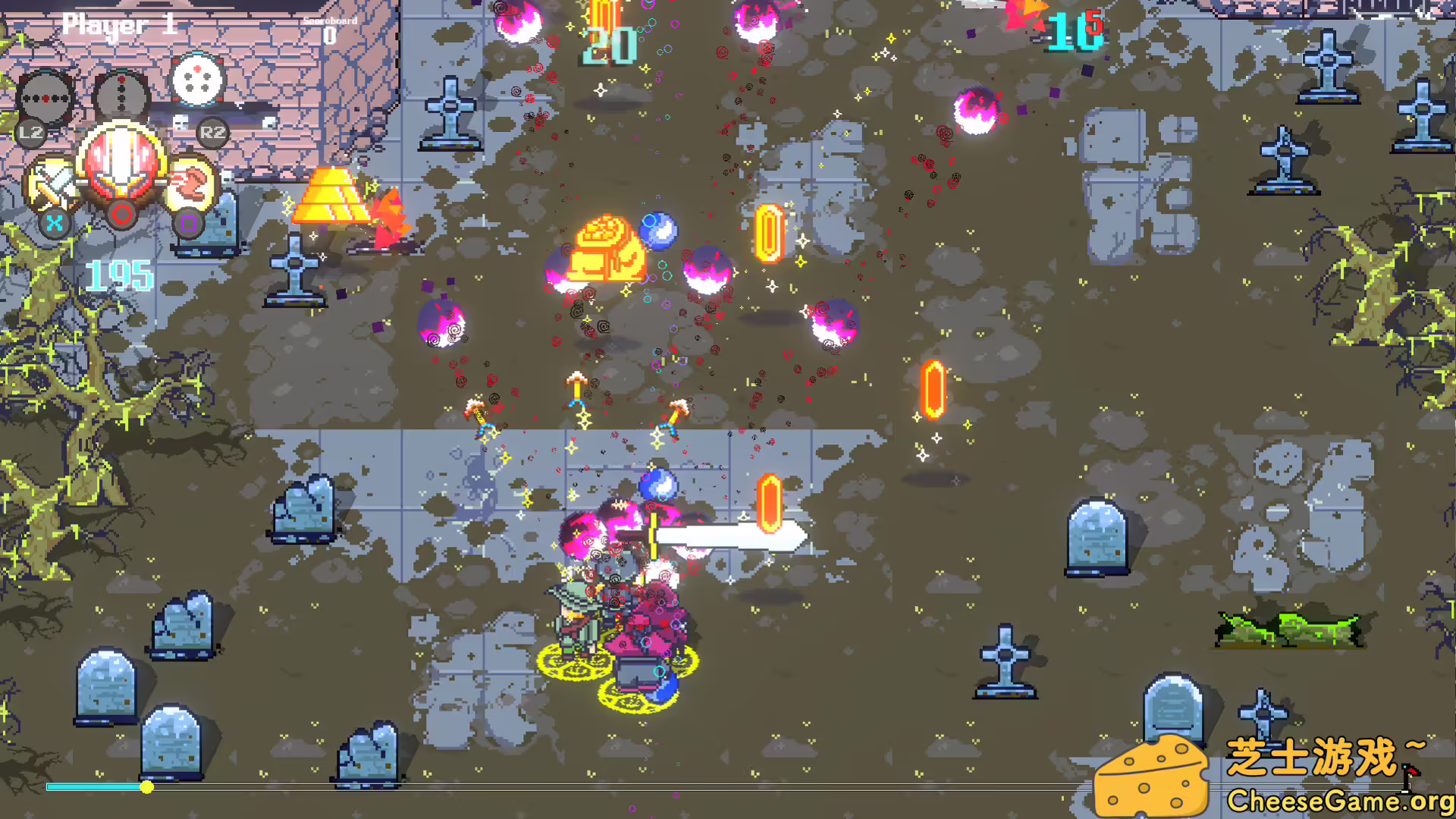
Task: Click the glowing red helmet character icon
Action: pyautogui.click(x=121, y=163)
